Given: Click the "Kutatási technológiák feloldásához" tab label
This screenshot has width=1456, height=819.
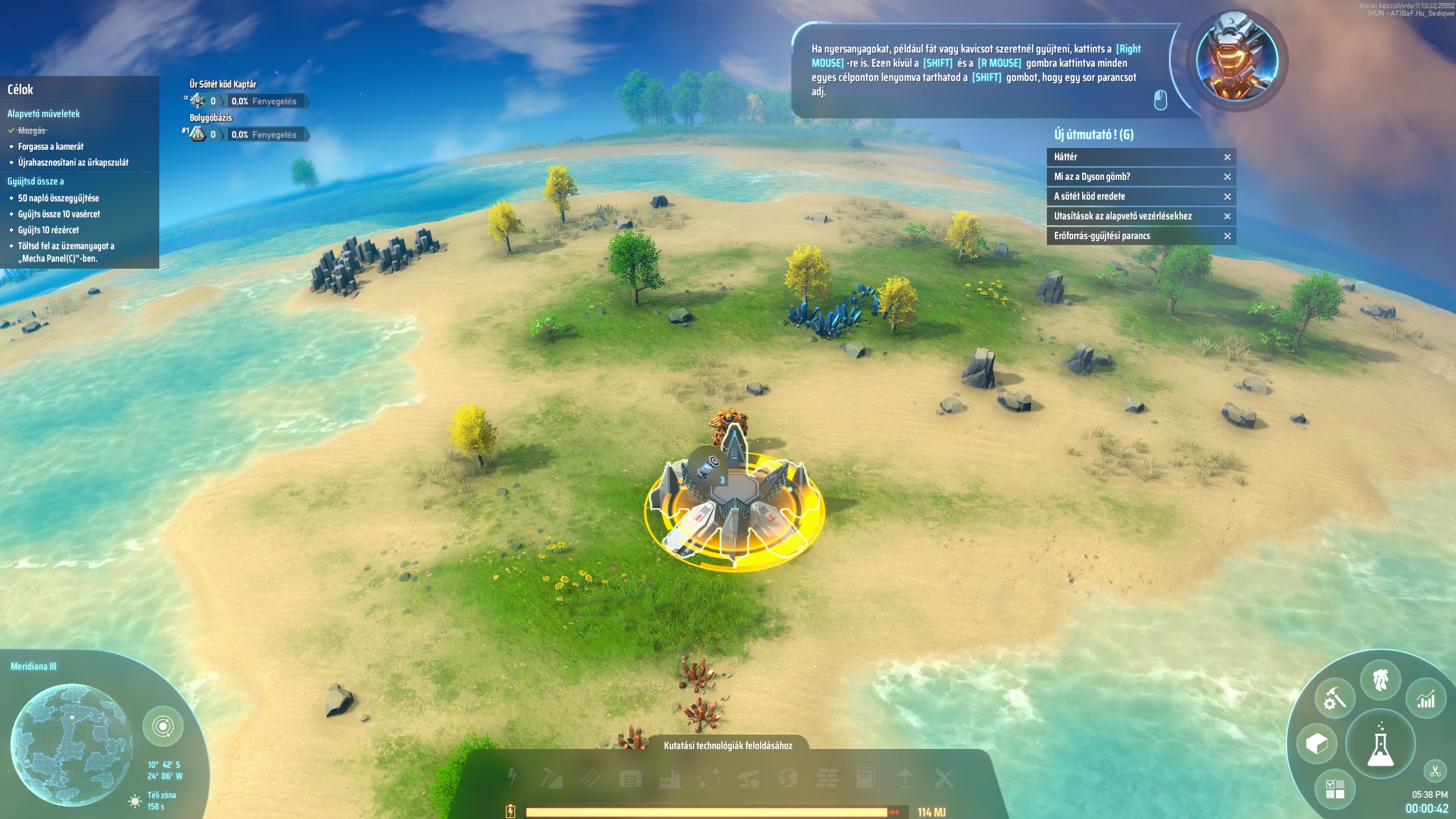Looking at the screenshot, I should tap(728, 746).
